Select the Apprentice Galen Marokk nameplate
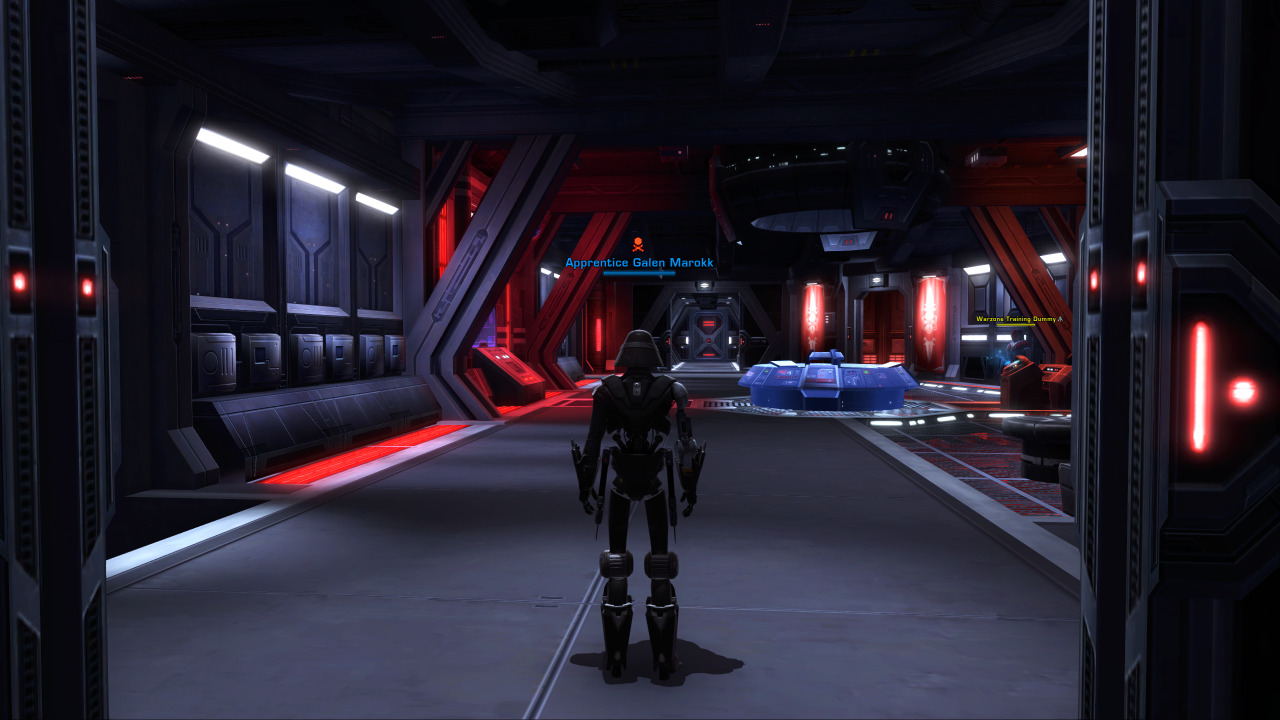1280x720 pixels. click(x=639, y=263)
